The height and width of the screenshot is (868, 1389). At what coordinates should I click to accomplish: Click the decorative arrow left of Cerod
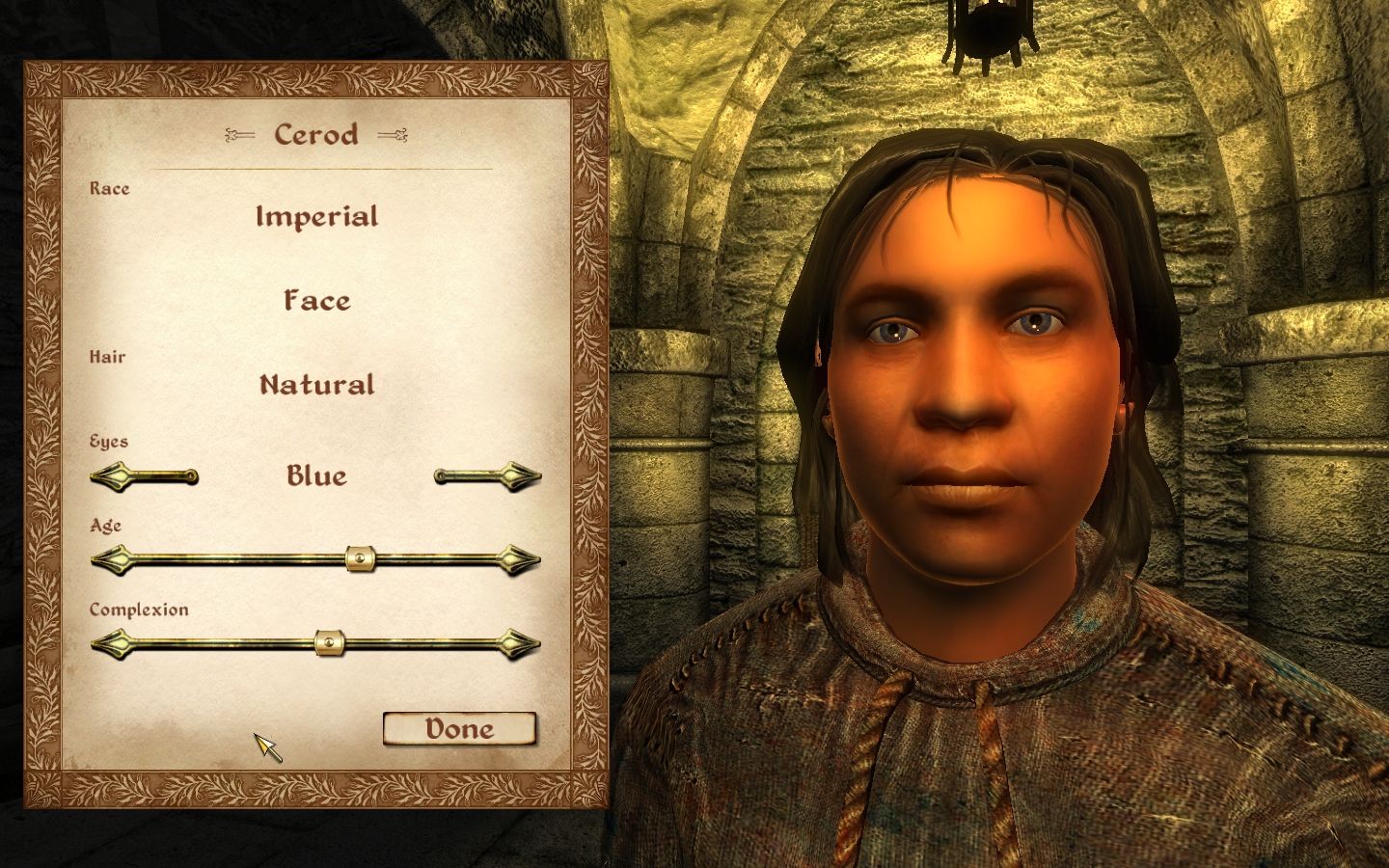[240, 135]
